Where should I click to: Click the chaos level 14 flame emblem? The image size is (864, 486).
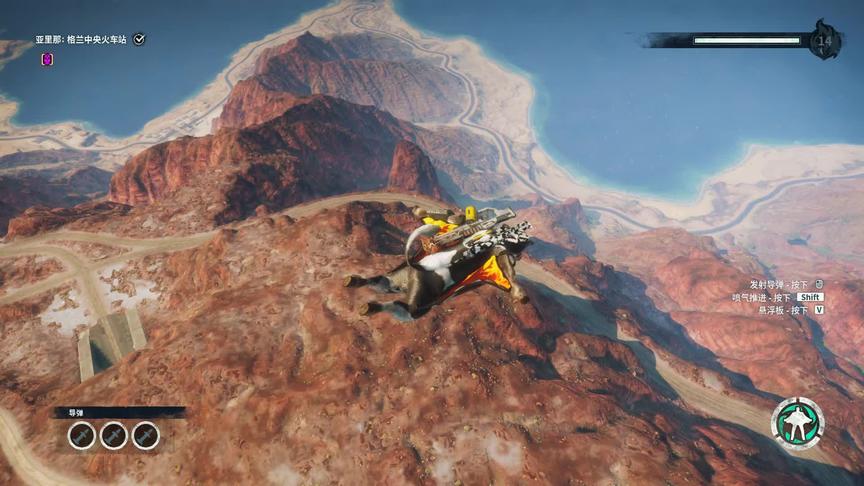click(825, 40)
